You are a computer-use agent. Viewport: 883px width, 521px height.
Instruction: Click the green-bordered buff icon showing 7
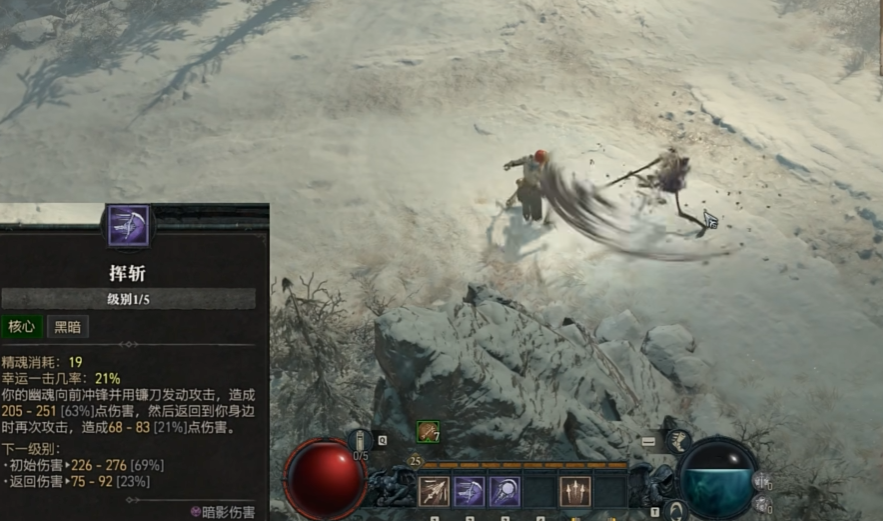[428, 431]
